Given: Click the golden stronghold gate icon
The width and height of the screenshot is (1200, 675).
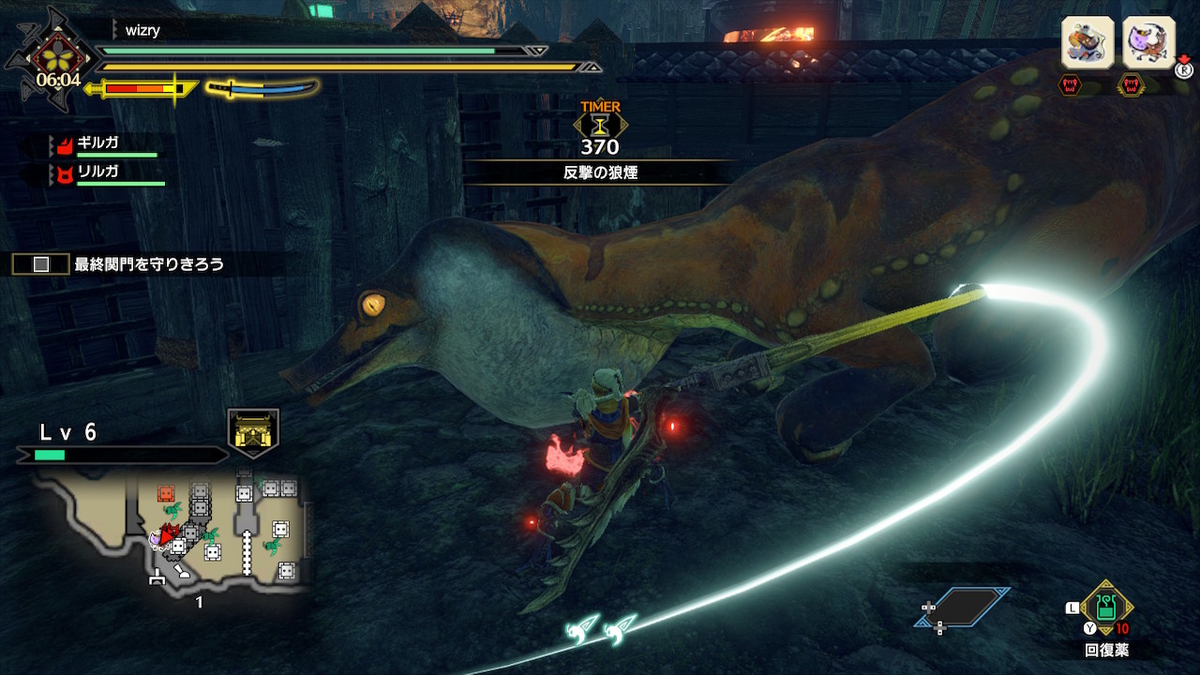Looking at the screenshot, I should [x=253, y=432].
